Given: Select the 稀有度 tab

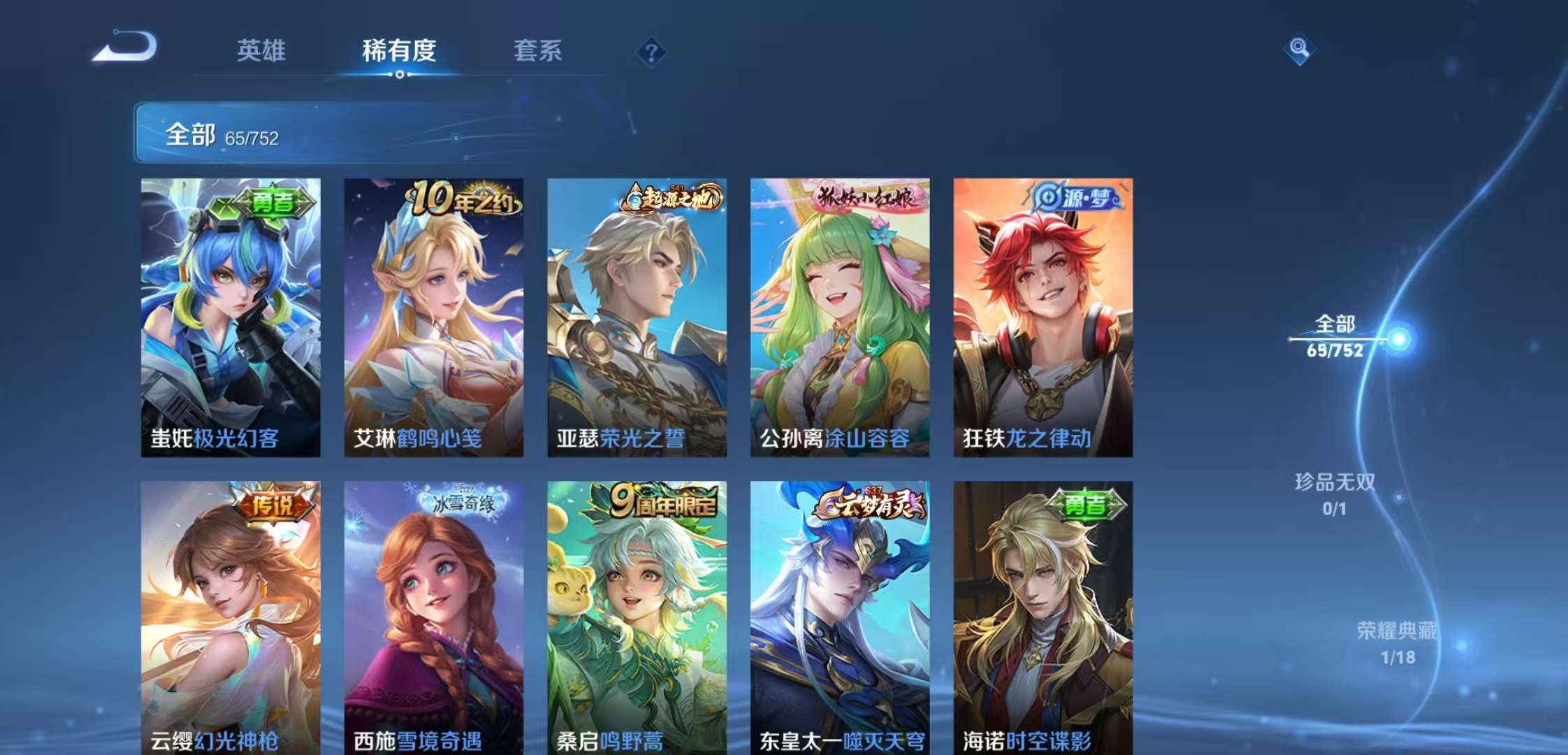Looking at the screenshot, I should 399,51.
